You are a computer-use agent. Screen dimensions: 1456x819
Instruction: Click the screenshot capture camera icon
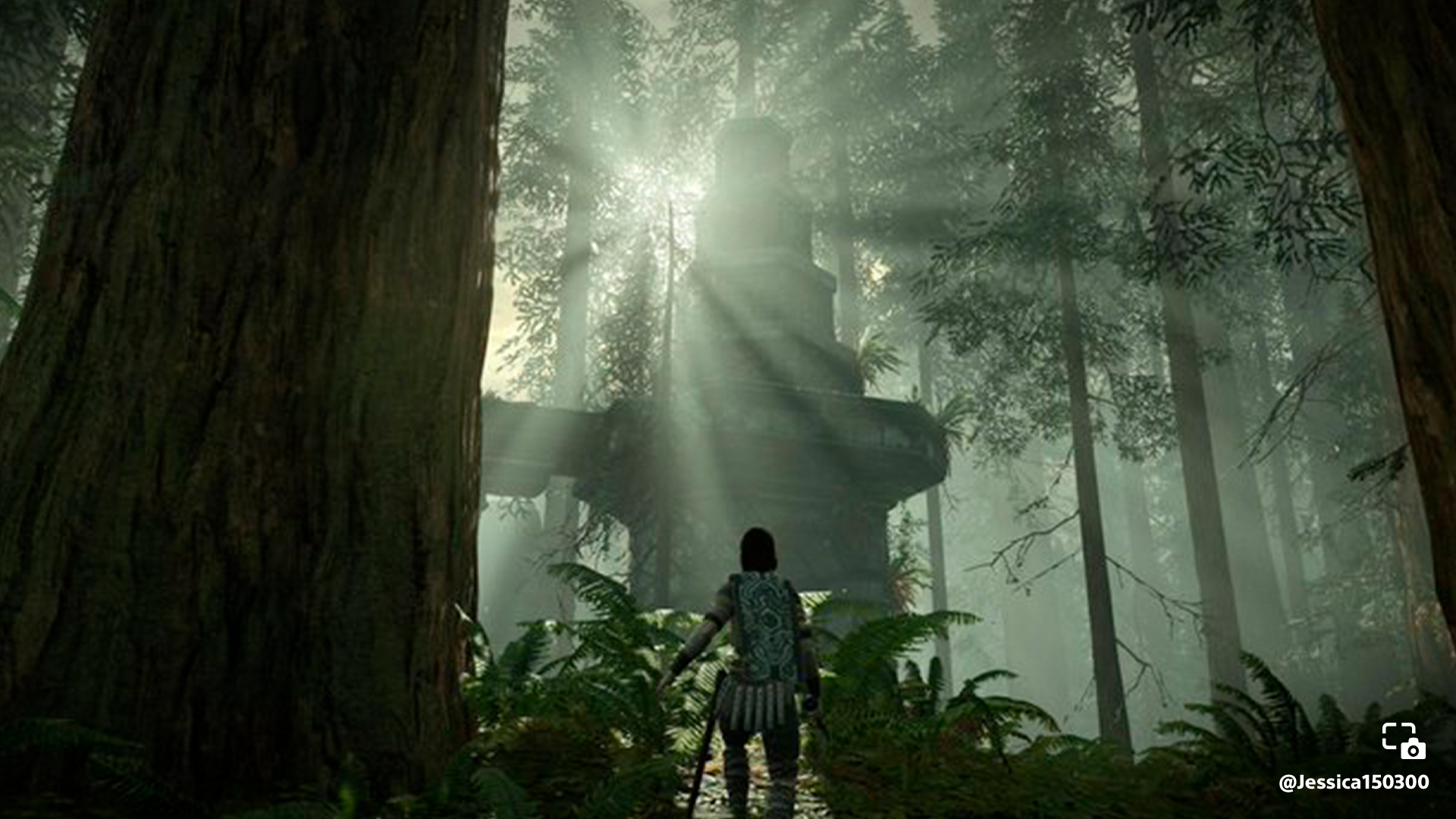point(1403,741)
